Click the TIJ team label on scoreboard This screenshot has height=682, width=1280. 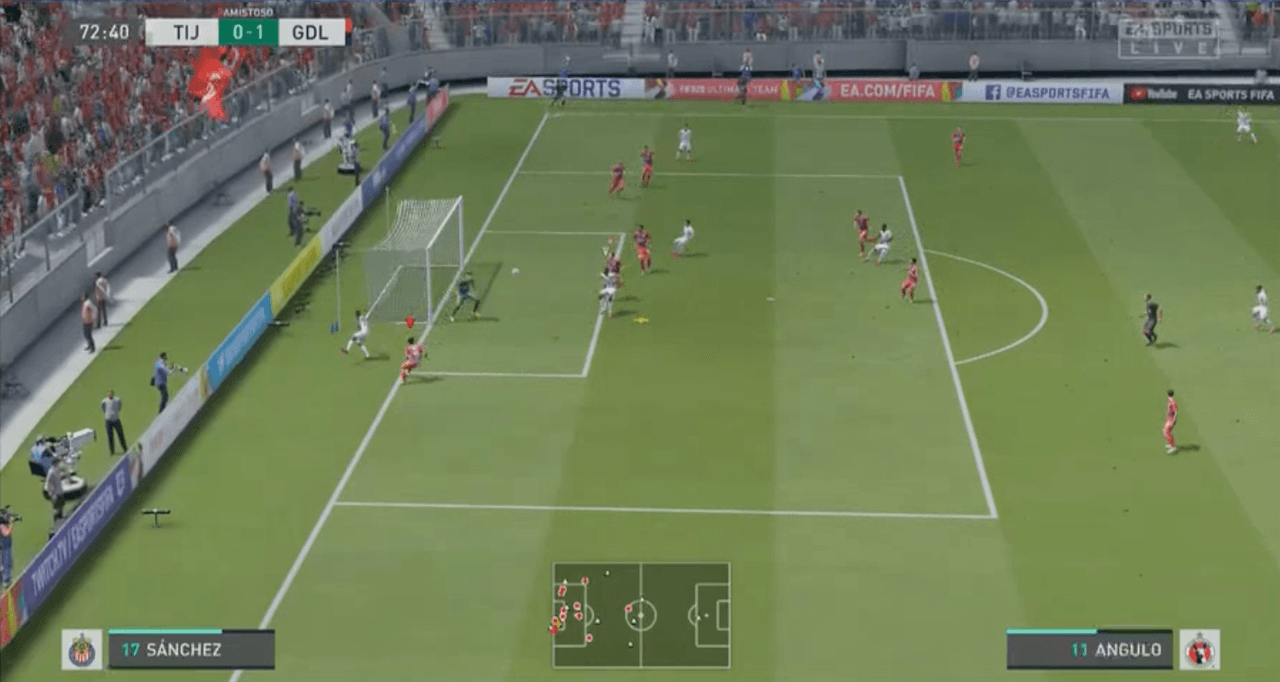[x=182, y=32]
